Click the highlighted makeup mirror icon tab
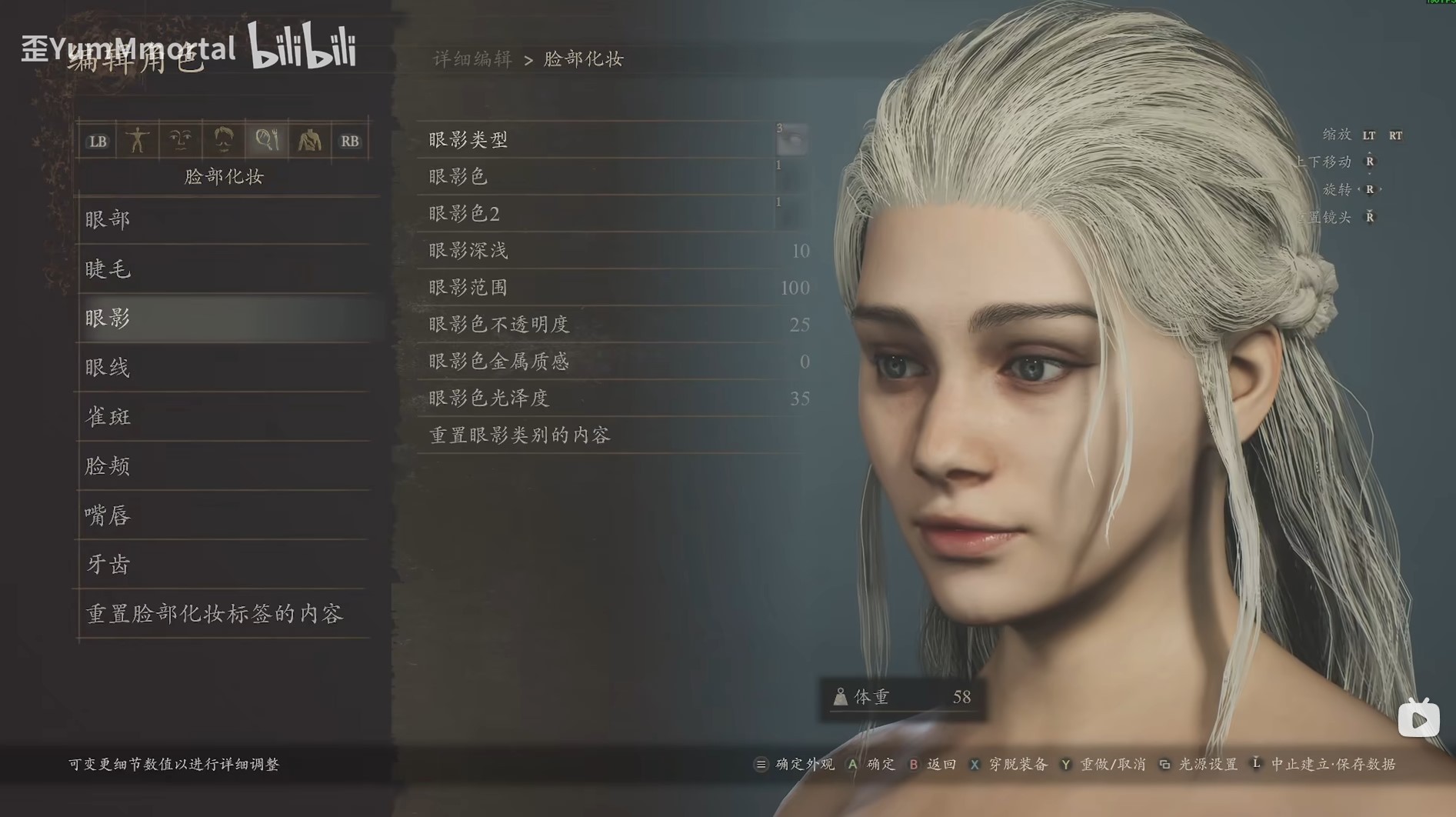Image resolution: width=1456 pixels, height=817 pixels. tap(265, 141)
